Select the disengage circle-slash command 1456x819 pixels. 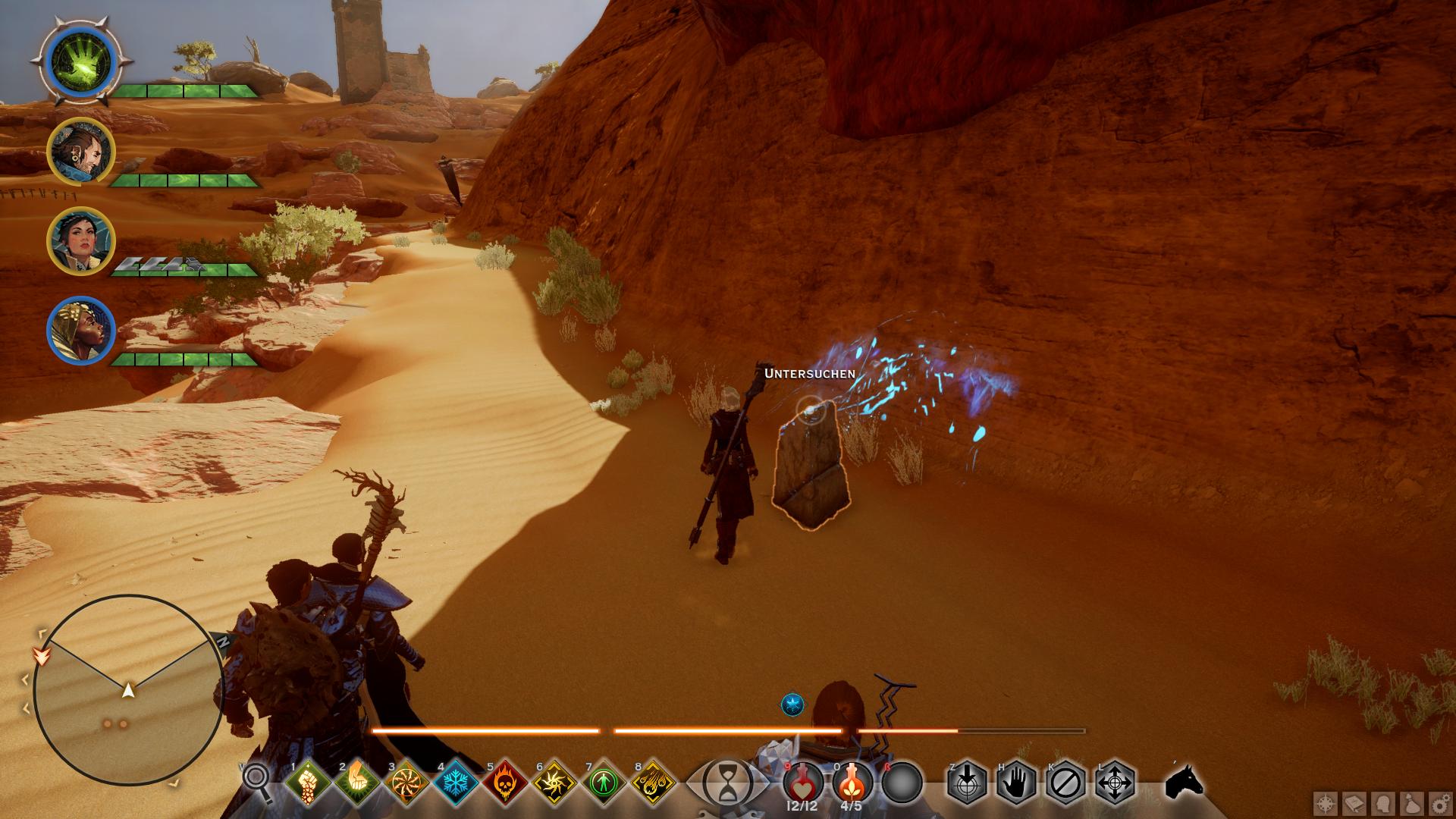[x=1065, y=782]
